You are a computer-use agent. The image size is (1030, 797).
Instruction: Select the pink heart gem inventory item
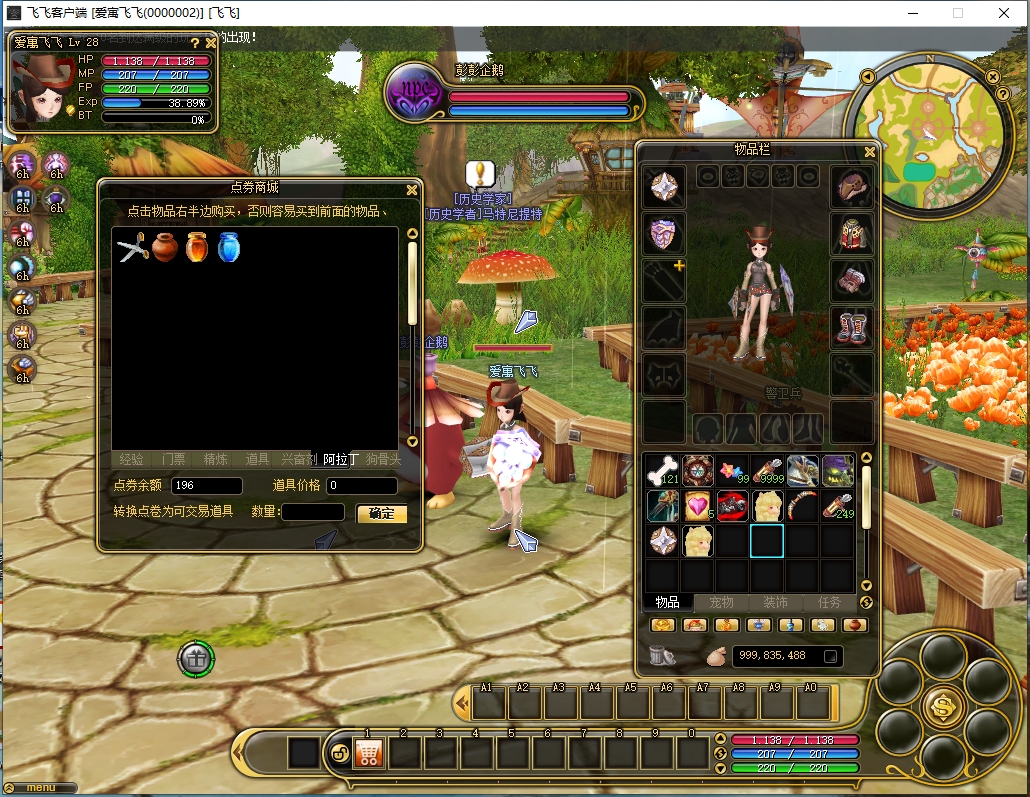click(x=697, y=506)
